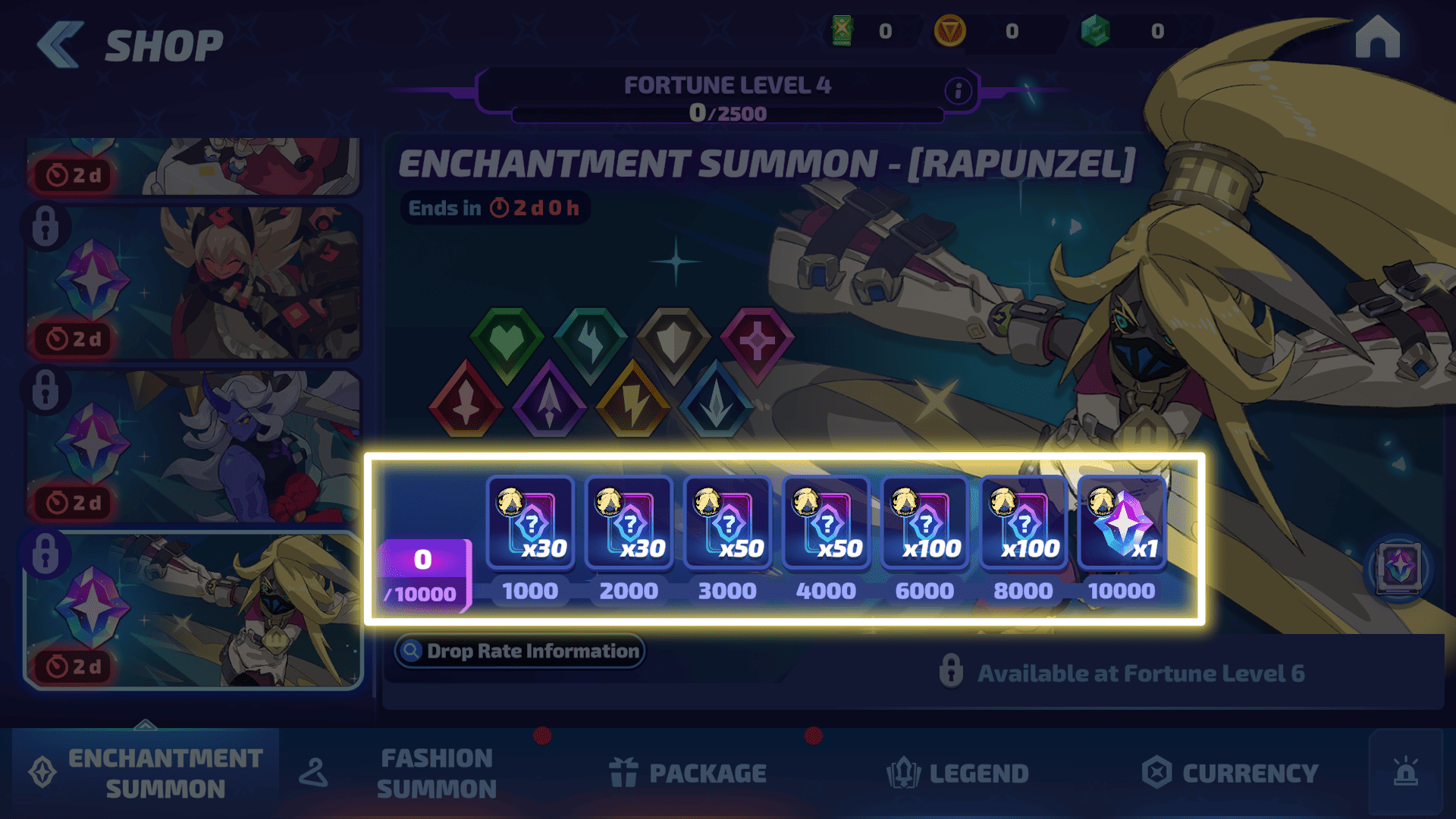Inspect the 6000 milestone x100 reward
The height and width of the screenshot is (819, 1456).
point(924,522)
